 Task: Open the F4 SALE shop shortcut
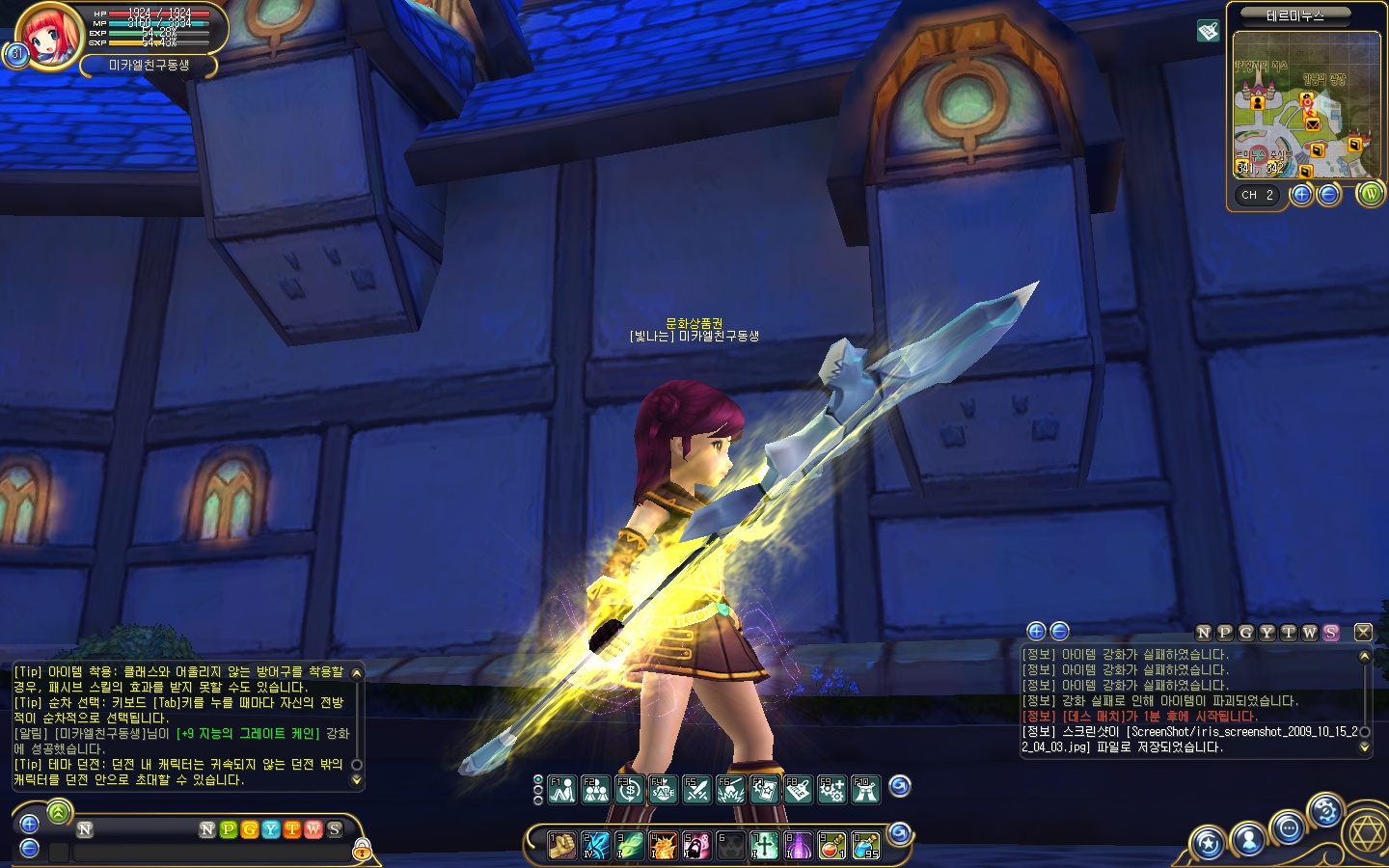[663, 790]
